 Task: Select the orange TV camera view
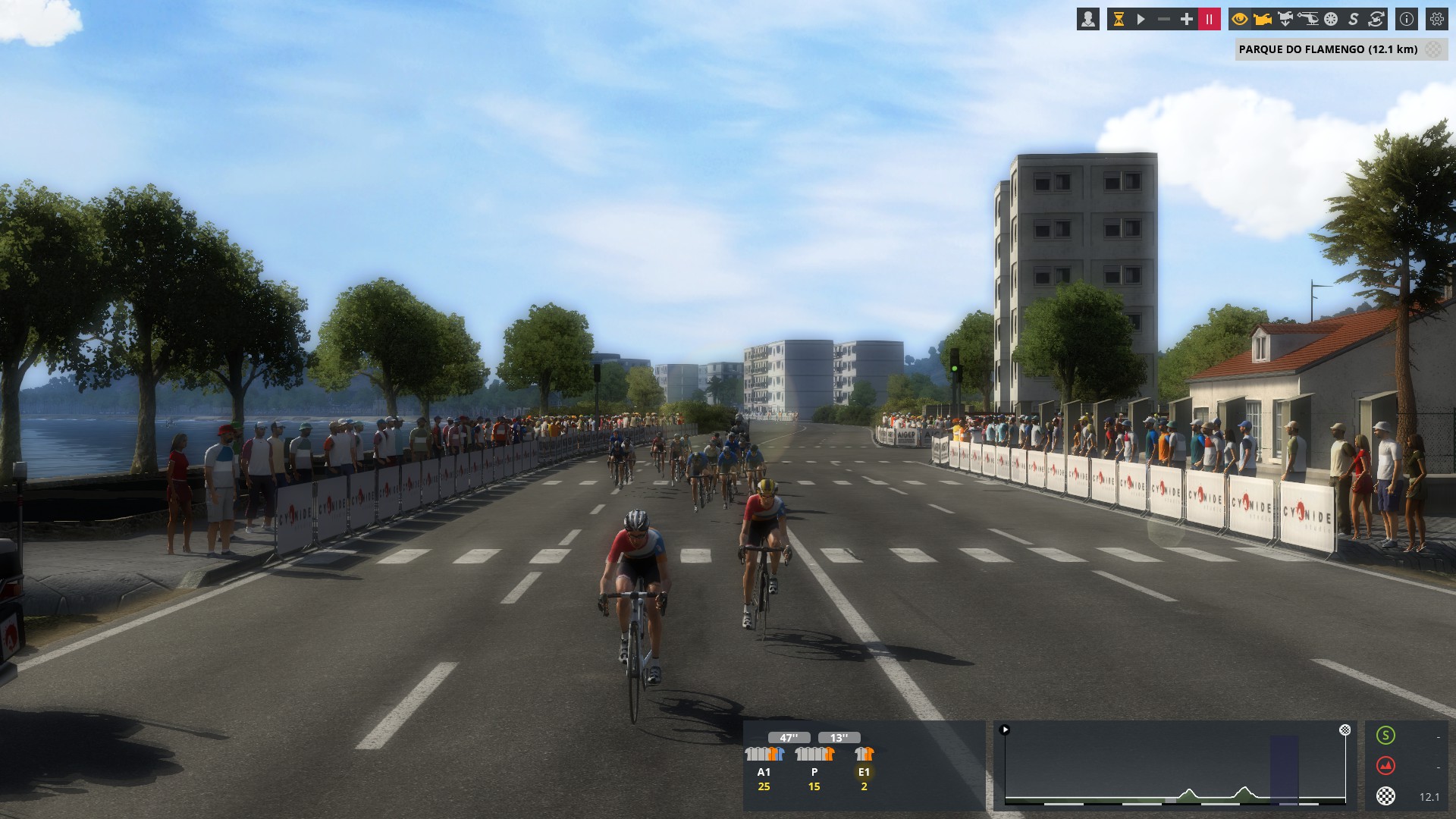1263,20
